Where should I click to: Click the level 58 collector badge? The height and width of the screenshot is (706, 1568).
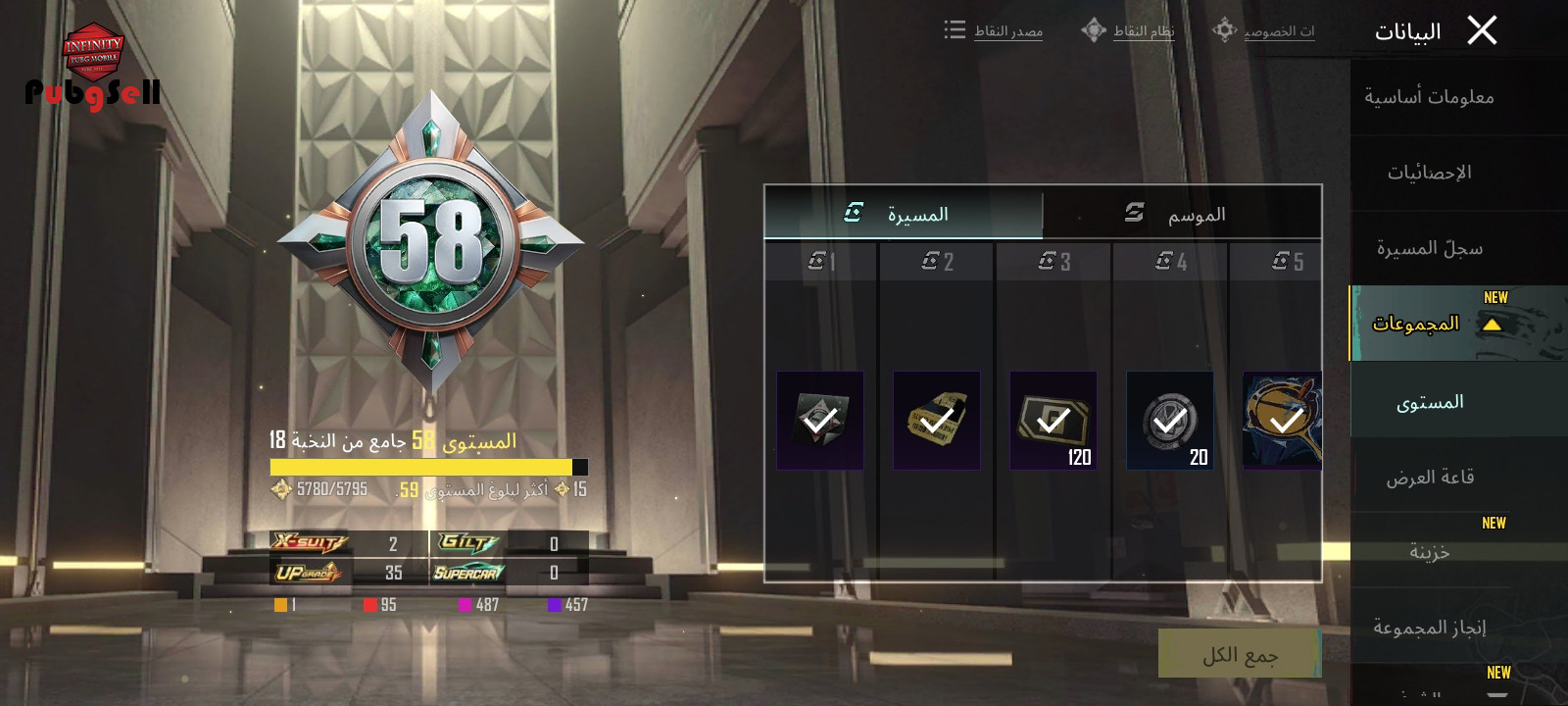[431, 242]
